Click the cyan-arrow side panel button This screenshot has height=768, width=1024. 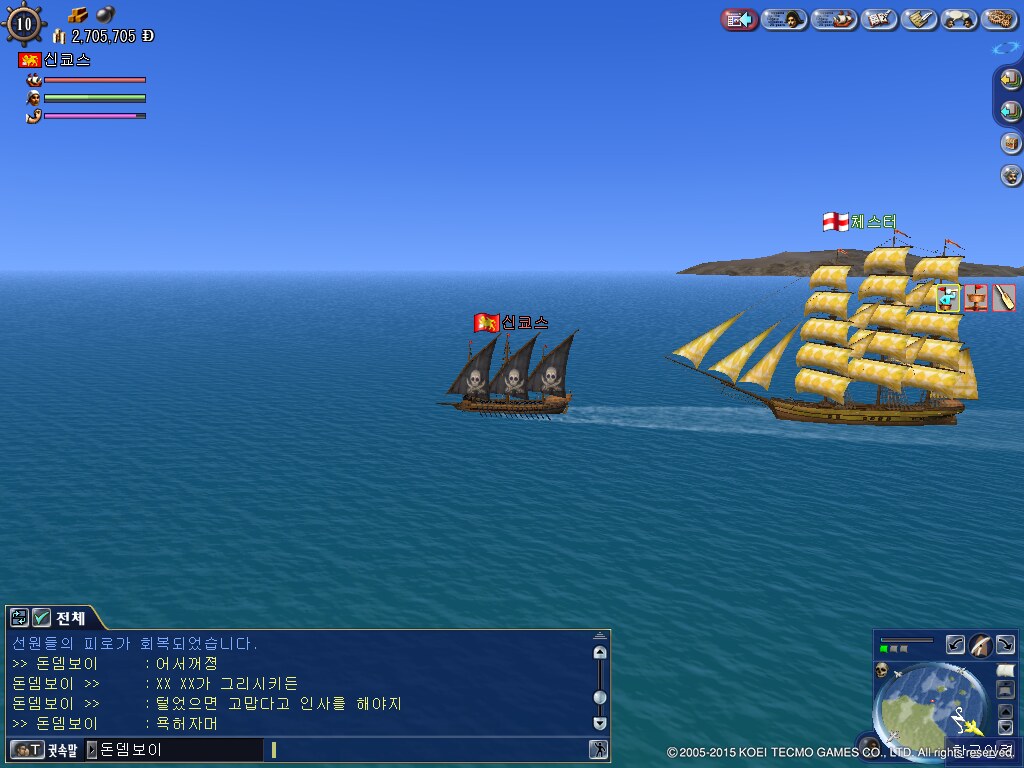(x=1011, y=111)
